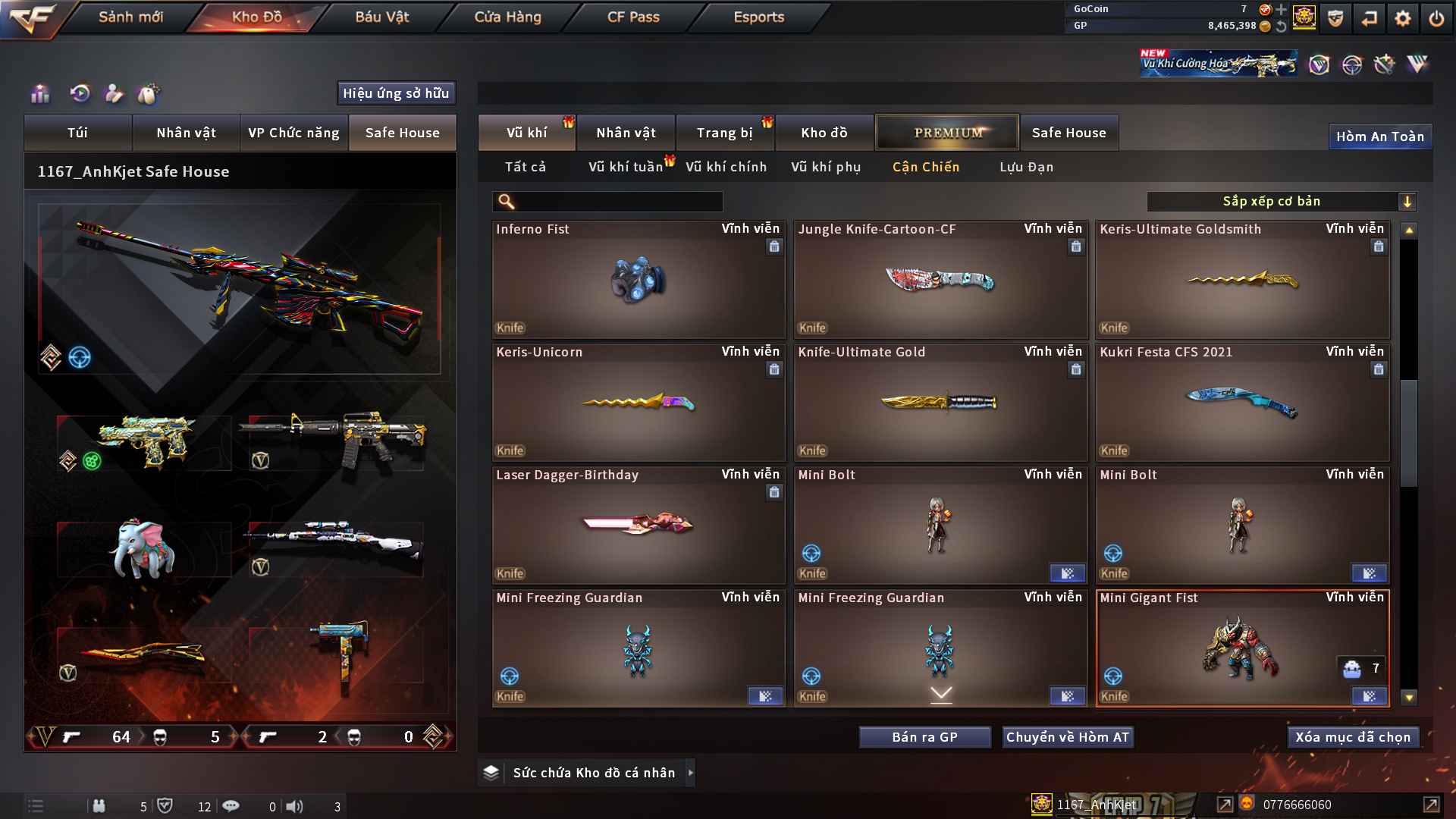The width and height of the screenshot is (1456, 819).
Task: Select the Inferno Fist item
Action: [x=638, y=280]
